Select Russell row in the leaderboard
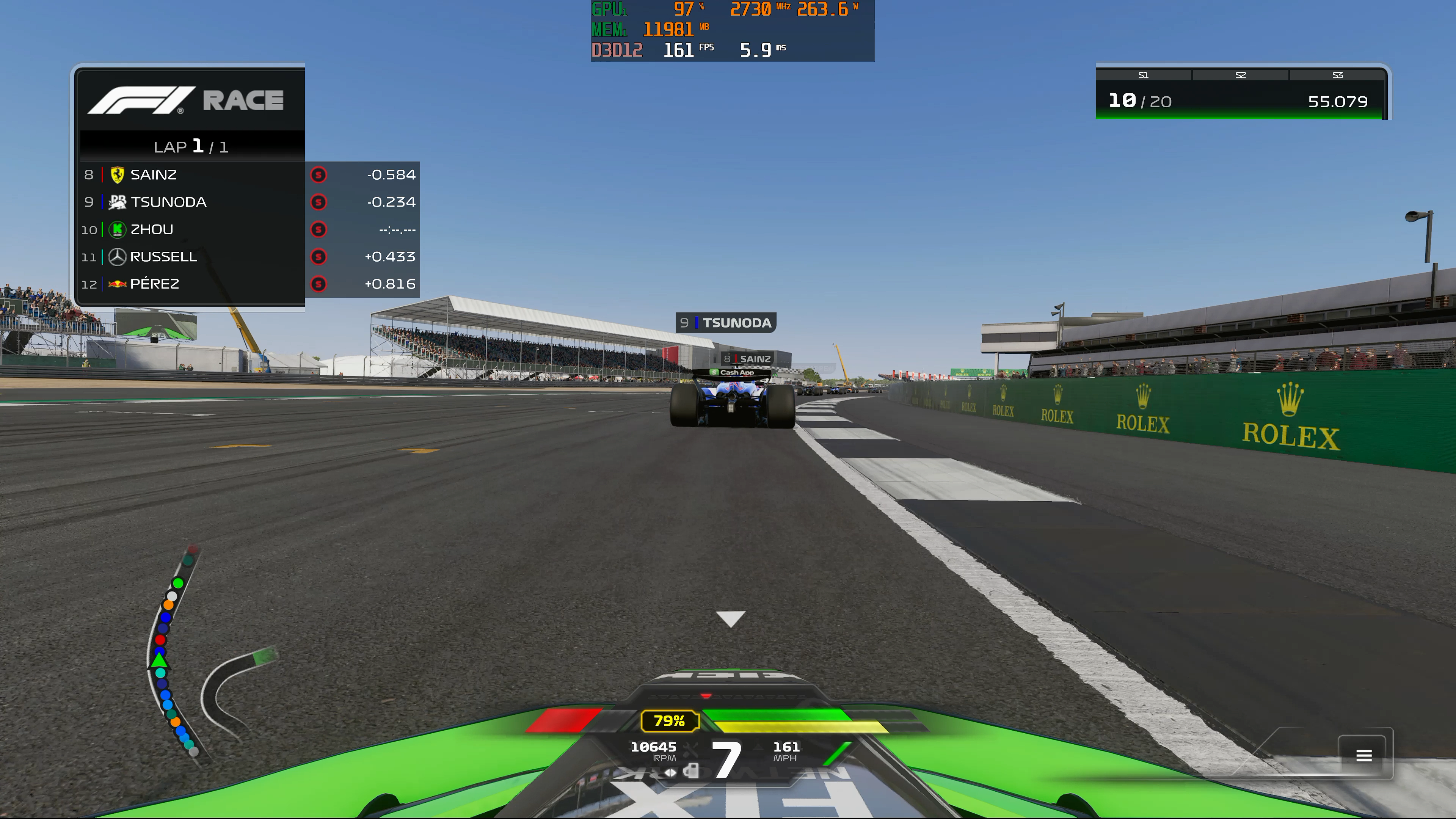1456x819 pixels. [x=249, y=257]
